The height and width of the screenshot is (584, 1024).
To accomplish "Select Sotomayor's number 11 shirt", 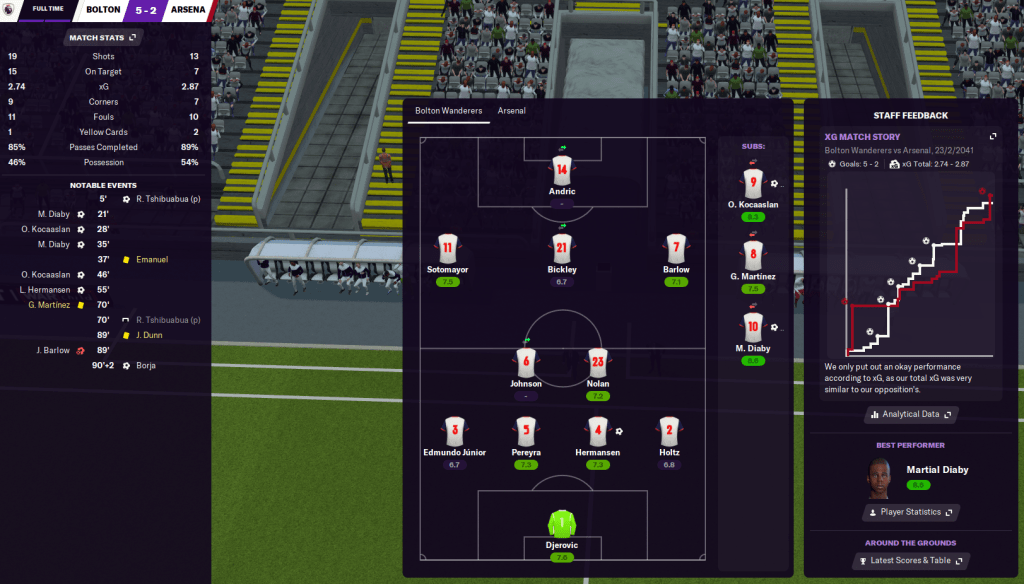I will [447, 249].
